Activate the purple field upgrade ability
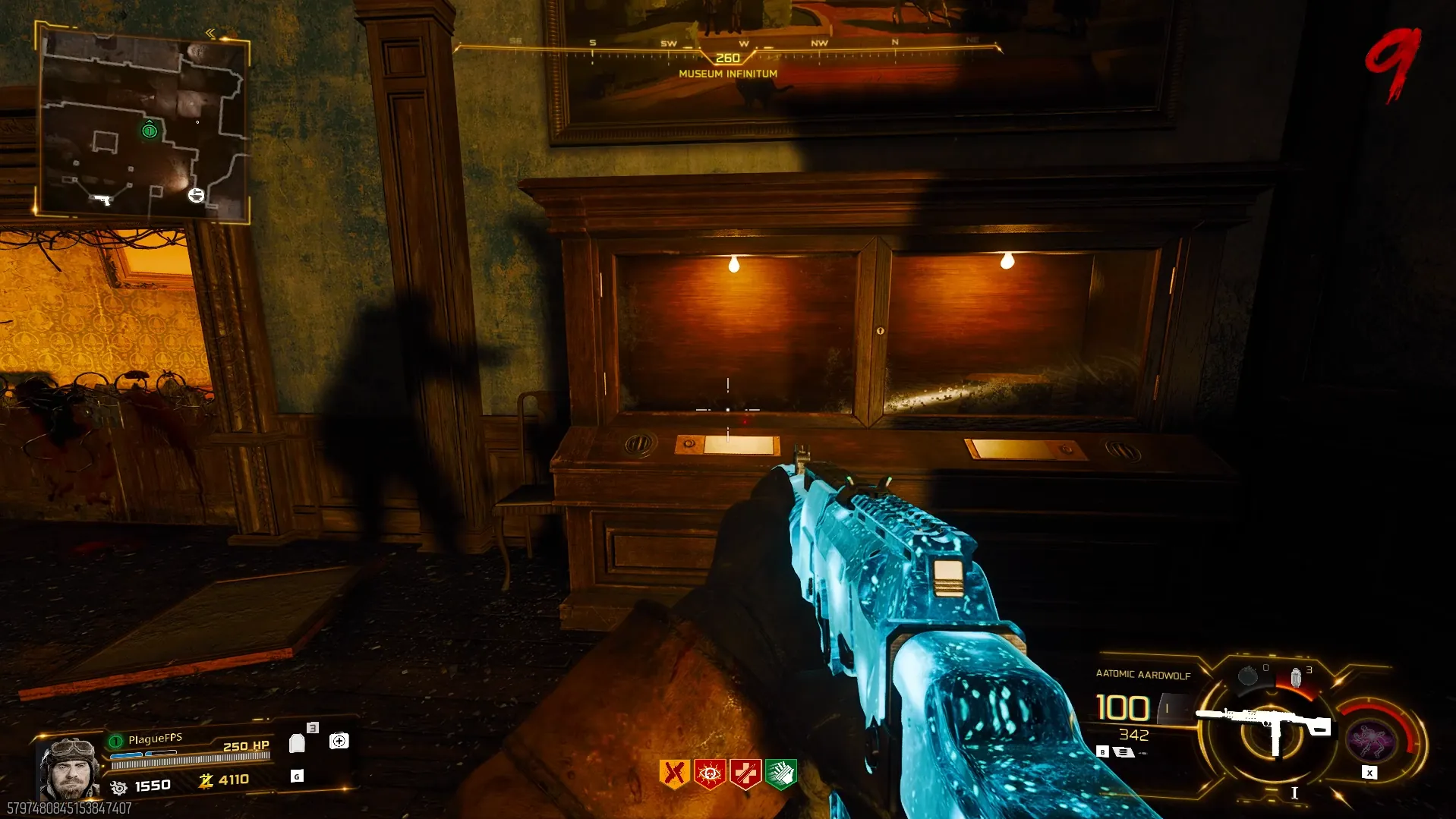Screen dimensions: 1456x819 pyautogui.click(x=1370, y=741)
